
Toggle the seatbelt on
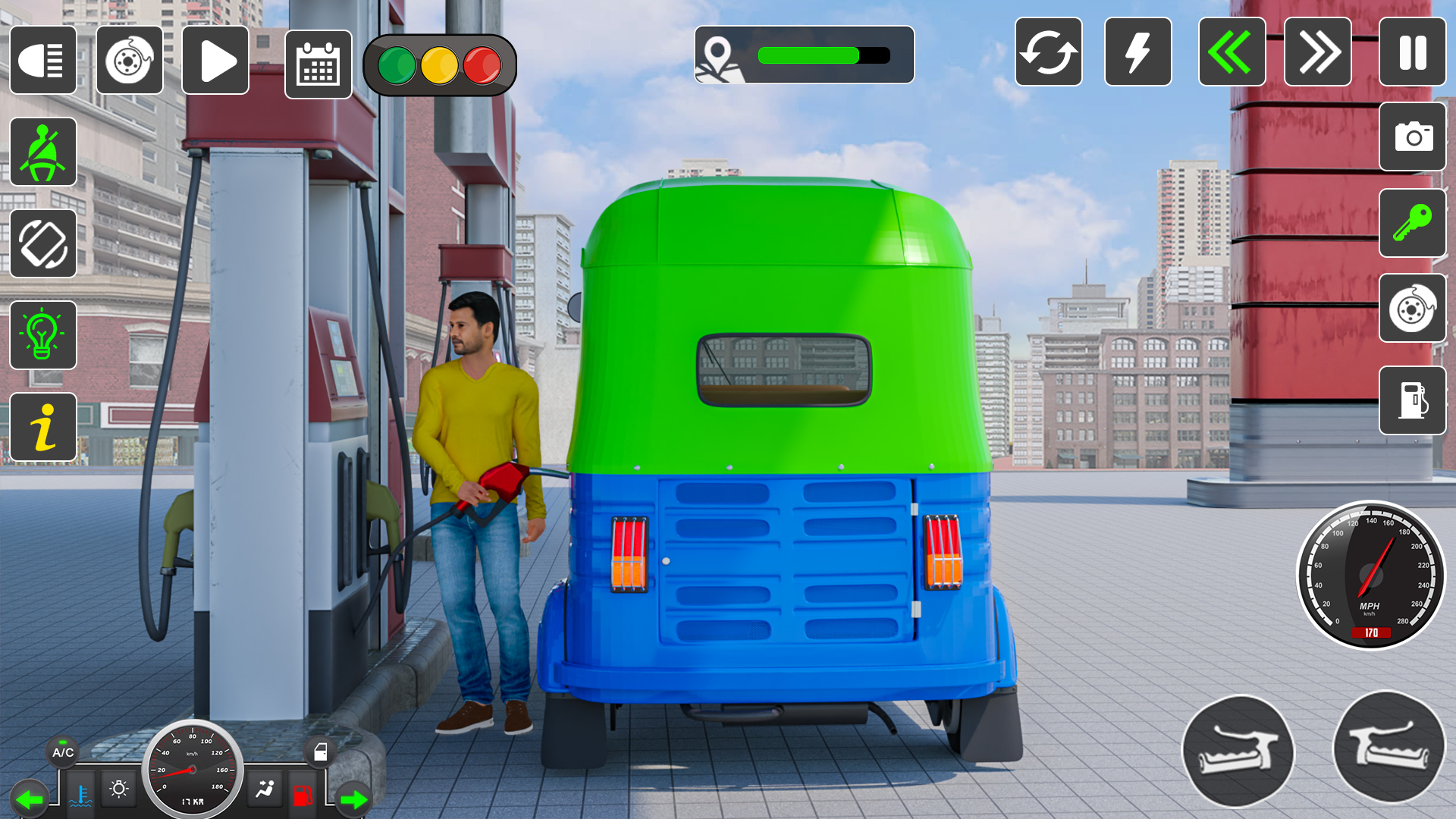click(43, 152)
